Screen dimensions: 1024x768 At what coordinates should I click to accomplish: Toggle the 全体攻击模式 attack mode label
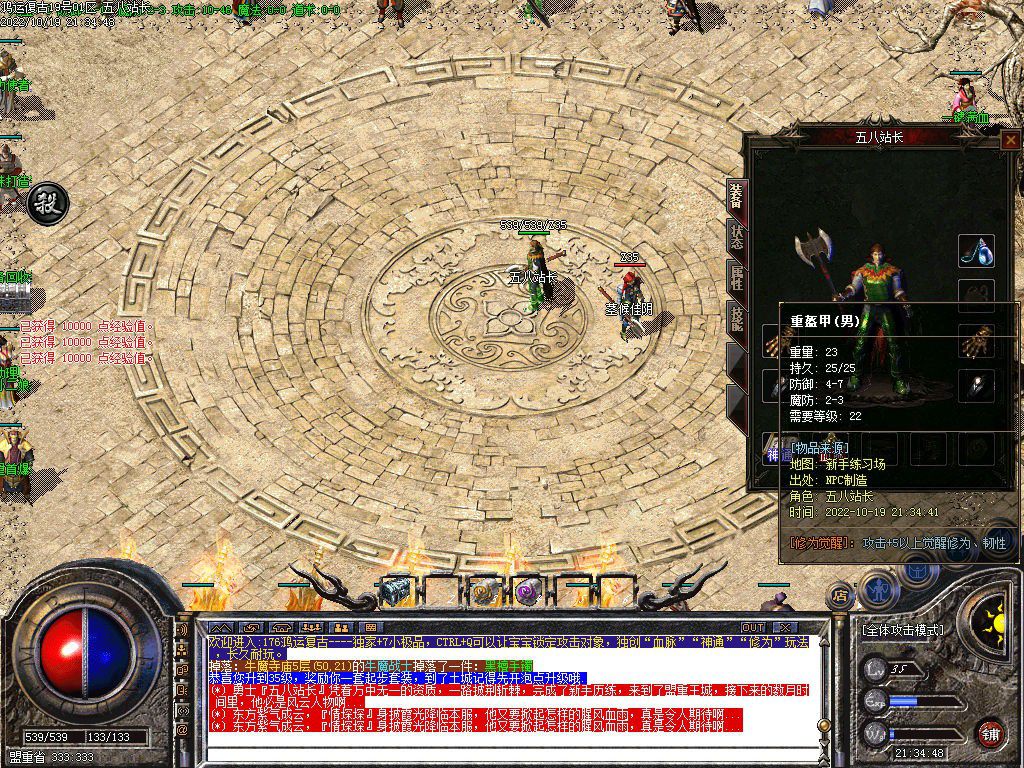click(x=901, y=630)
